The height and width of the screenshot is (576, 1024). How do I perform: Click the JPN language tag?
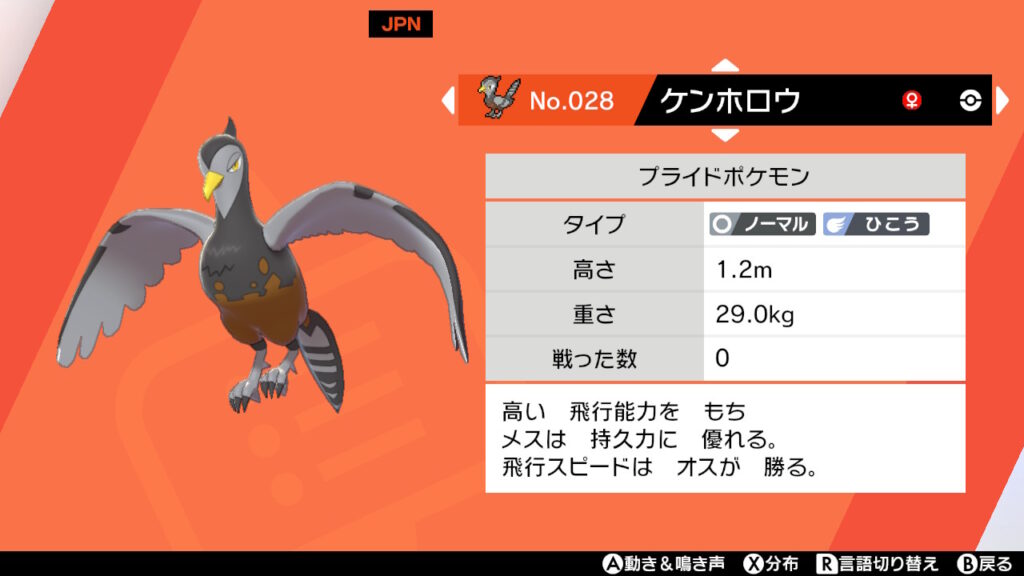click(x=400, y=25)
